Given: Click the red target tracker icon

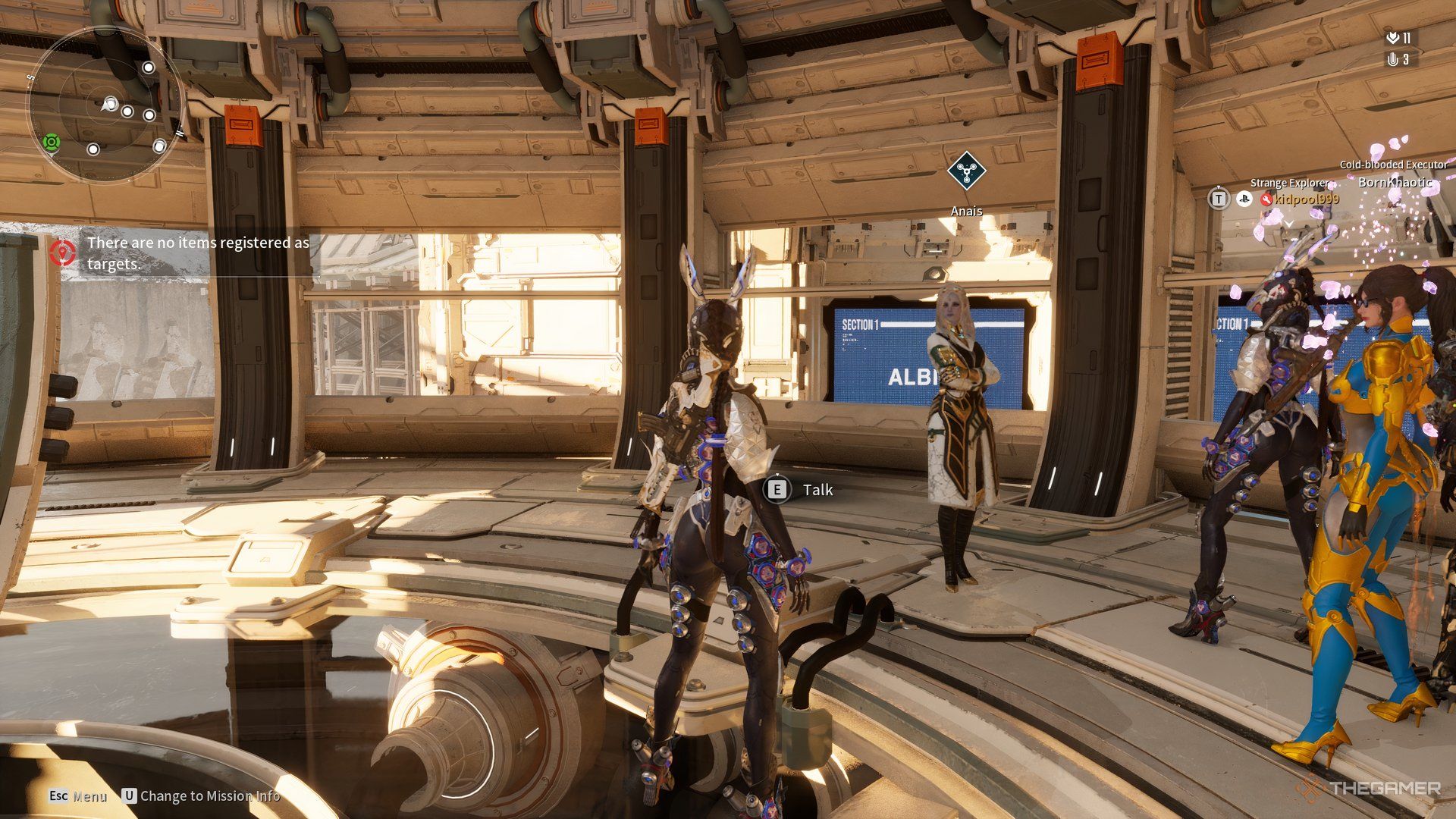Looking at the screenshot, I should tap(63, 252).
